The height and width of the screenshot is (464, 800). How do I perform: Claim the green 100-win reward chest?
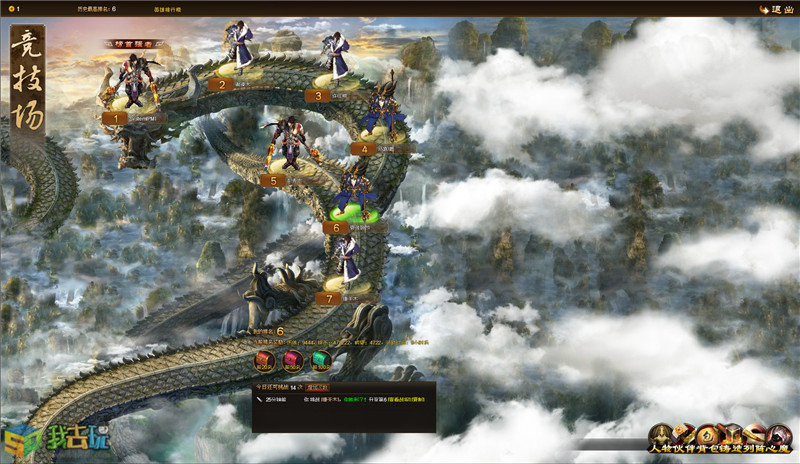click(x=319, y=360)
